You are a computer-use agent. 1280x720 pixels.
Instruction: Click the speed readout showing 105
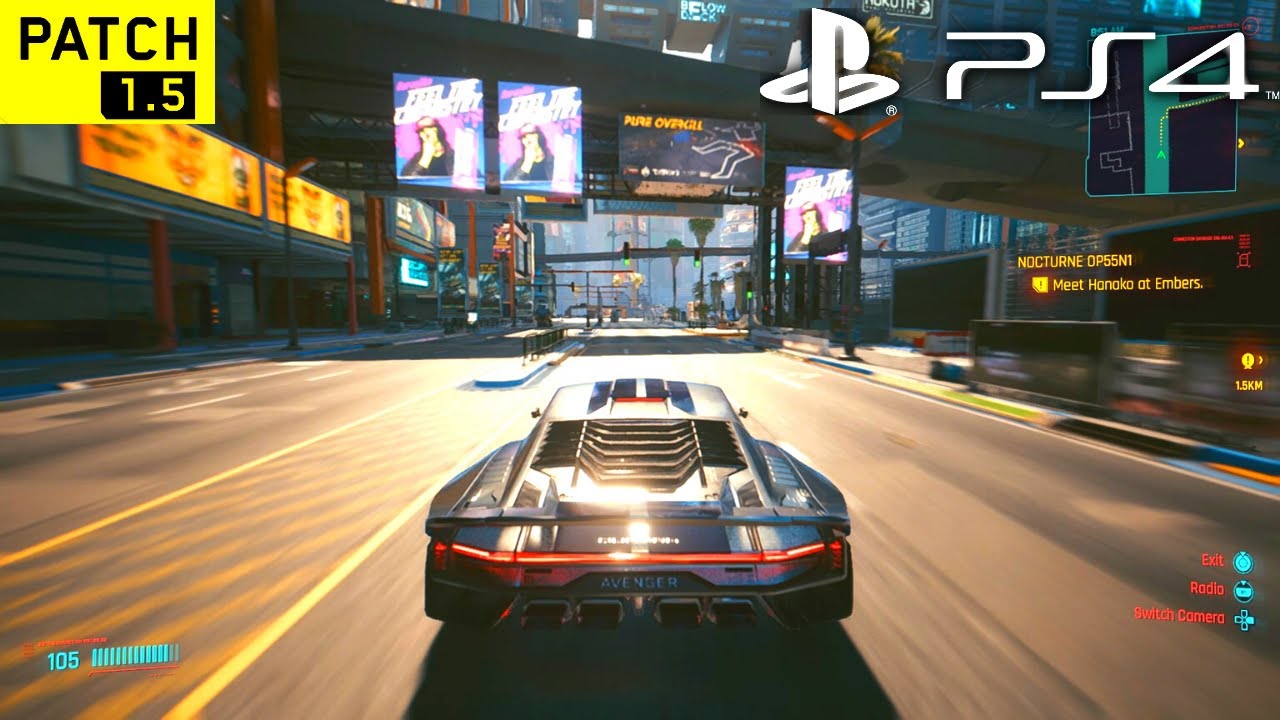(63, 659)
